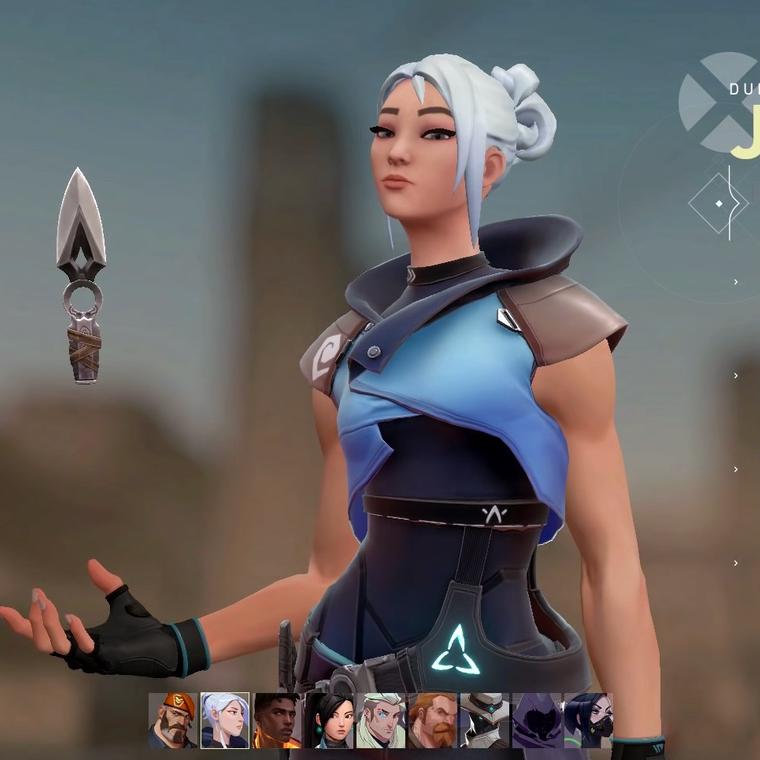The height and width of the screenshot is (760, 760).
Task: Select Brimstone's agent portrait
Action: (173, 720)
